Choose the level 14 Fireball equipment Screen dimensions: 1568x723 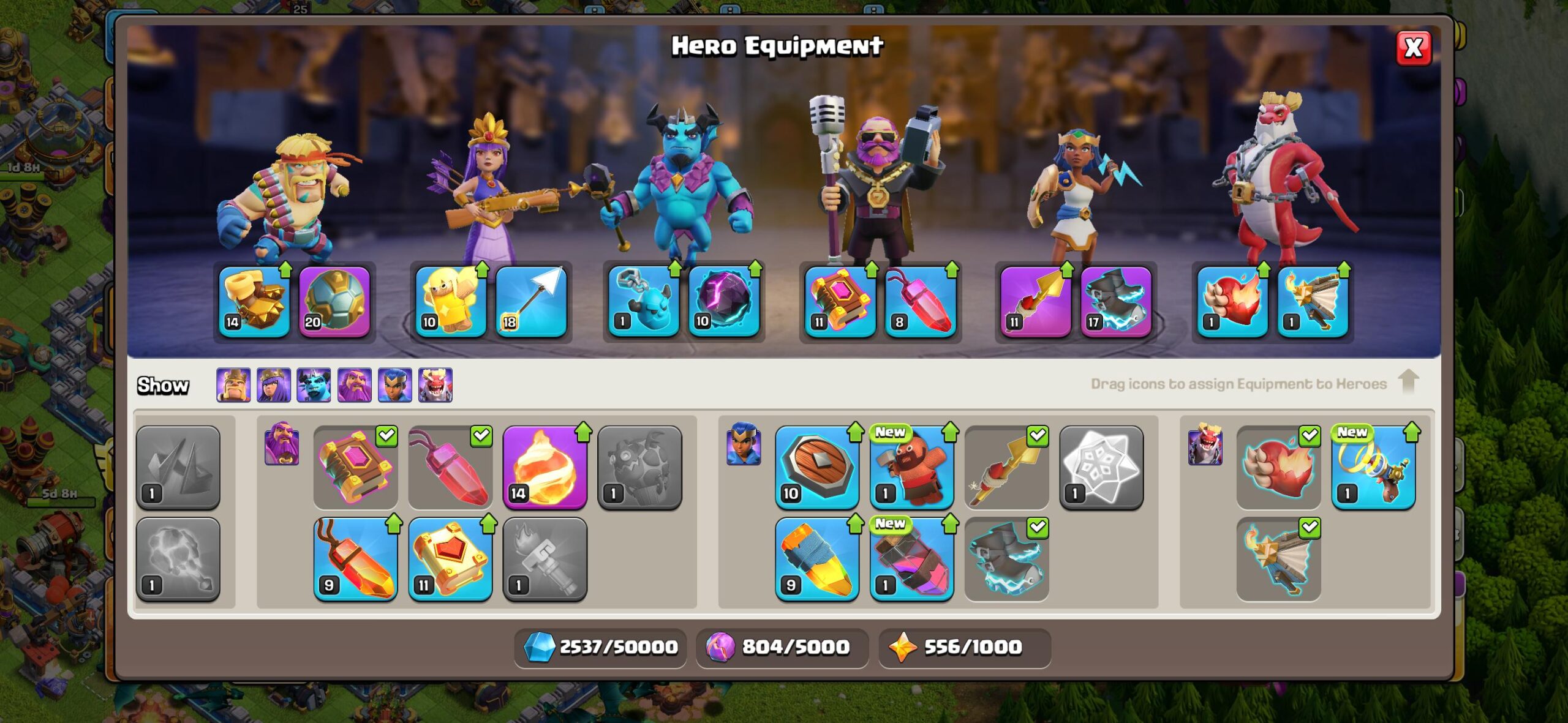(x=545, y=468)
